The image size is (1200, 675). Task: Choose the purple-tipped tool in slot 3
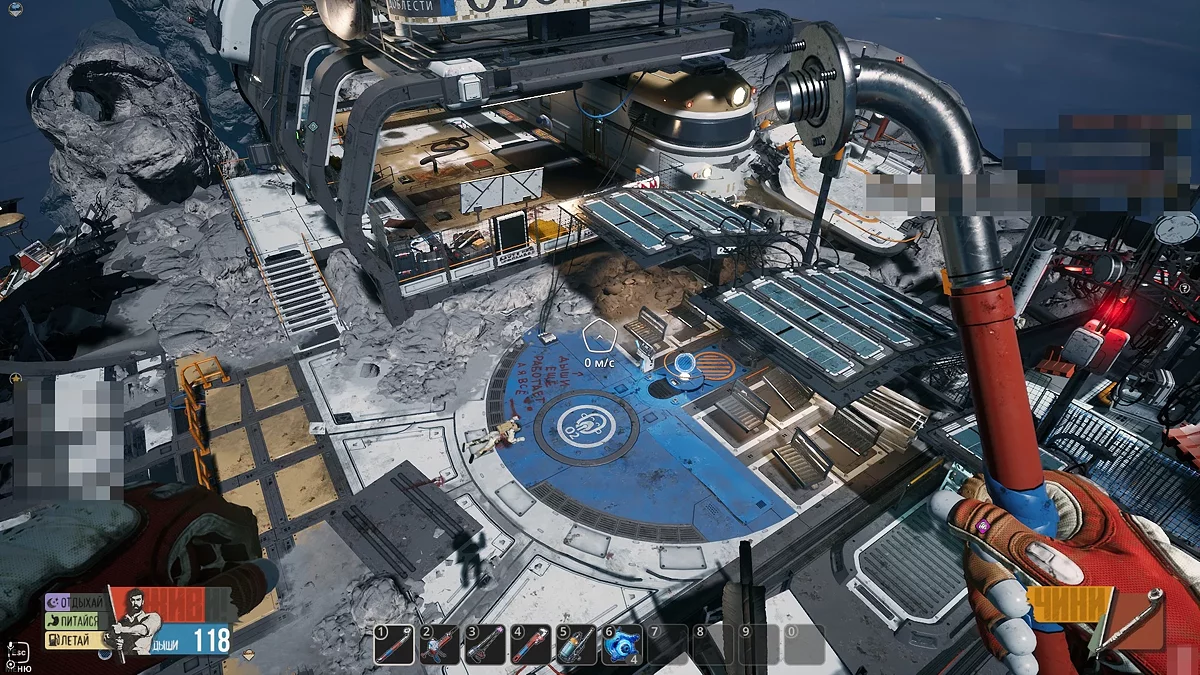pyautogui.click(x=485, y=645)
